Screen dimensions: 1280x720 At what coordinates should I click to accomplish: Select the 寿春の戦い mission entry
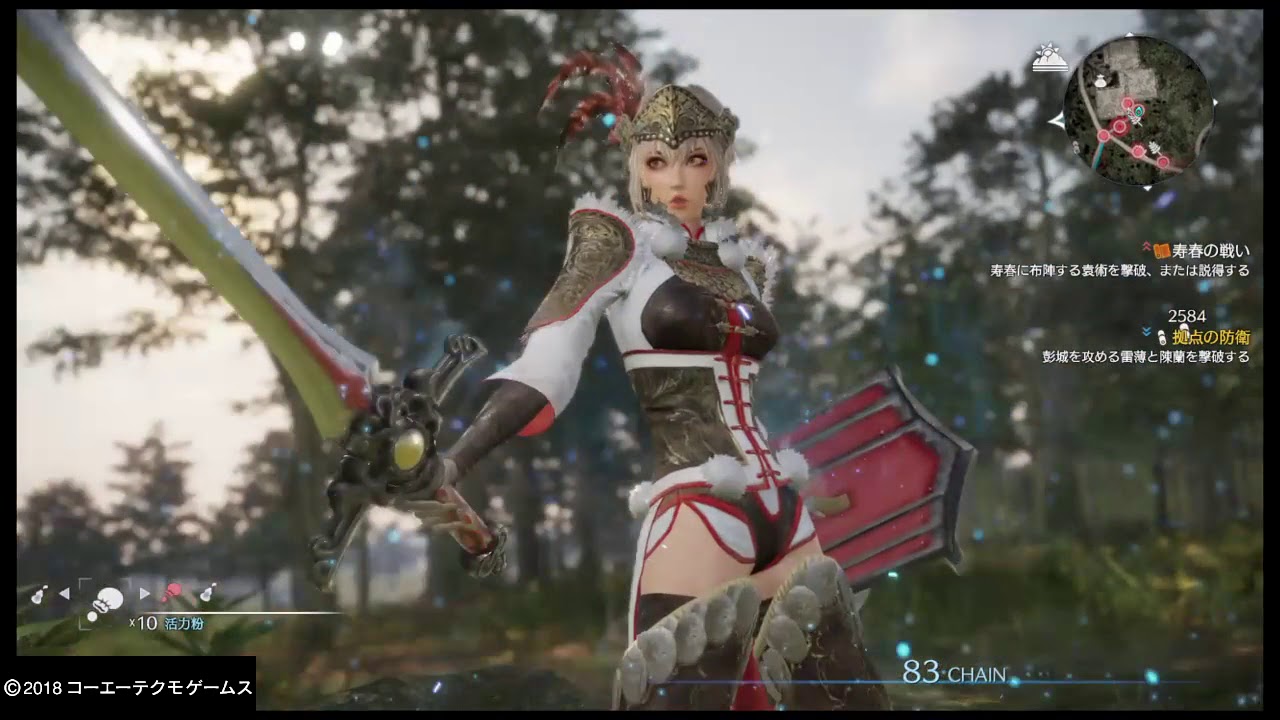pos(1212,250)
